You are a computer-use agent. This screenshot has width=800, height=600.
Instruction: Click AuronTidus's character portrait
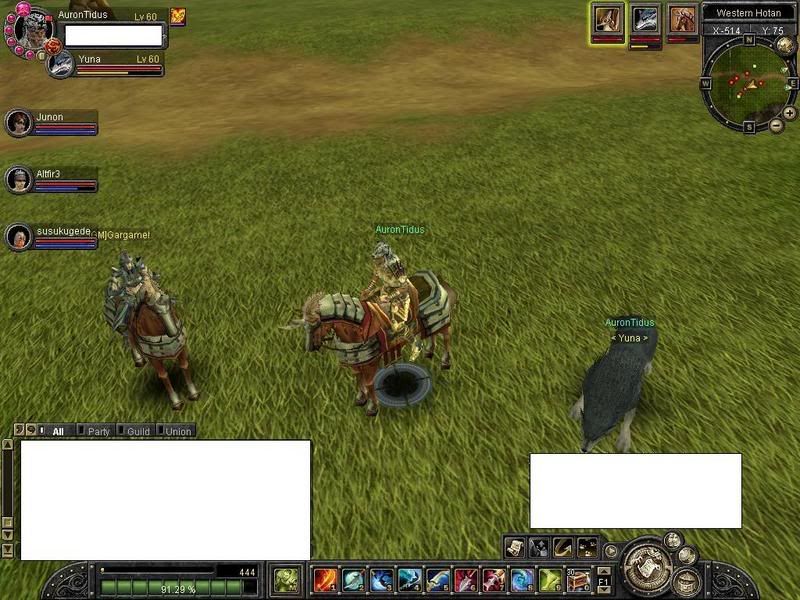32,30
